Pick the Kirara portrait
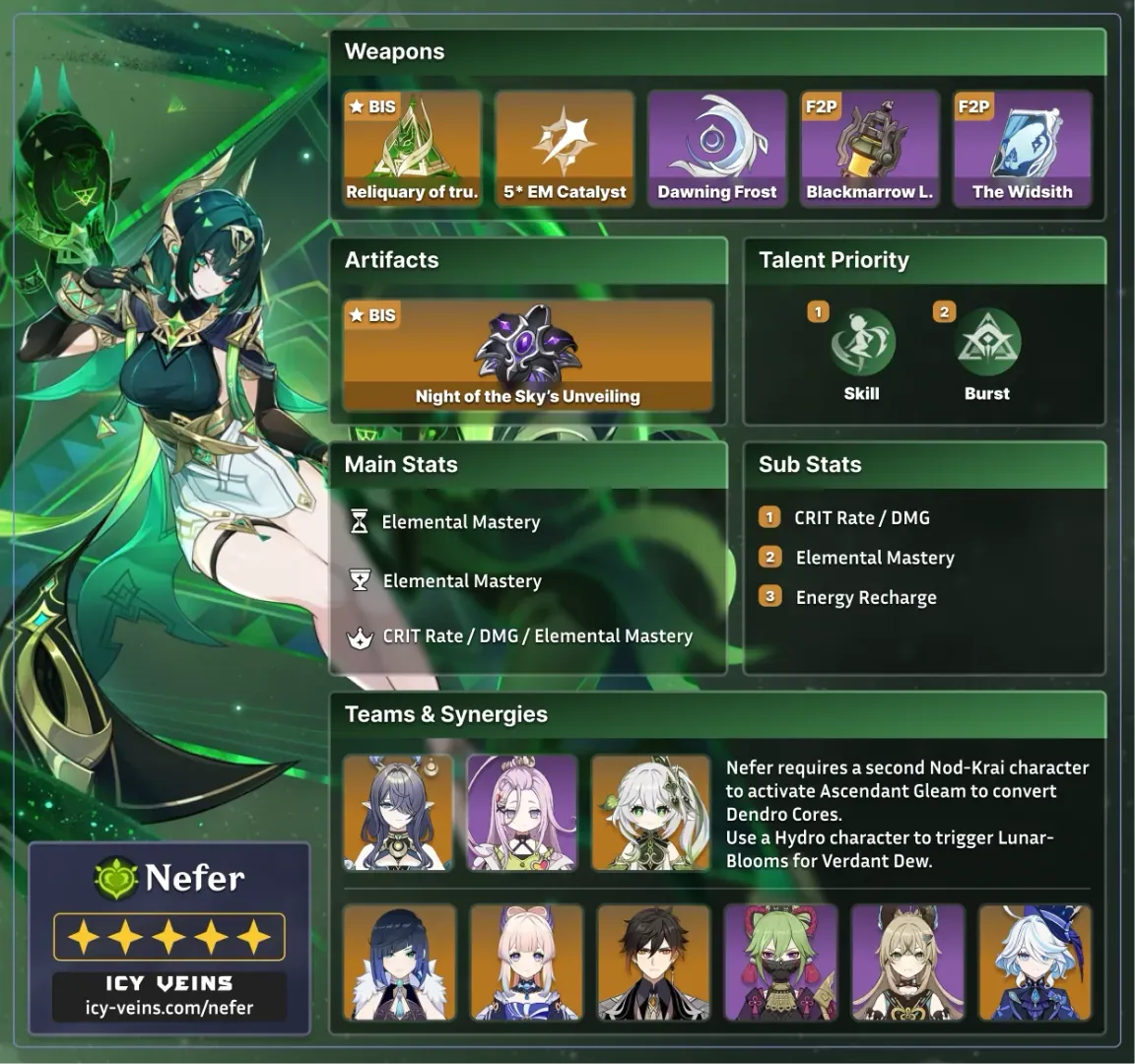The width and height of the screenshot is (1135, 1064). pos(907,963)
